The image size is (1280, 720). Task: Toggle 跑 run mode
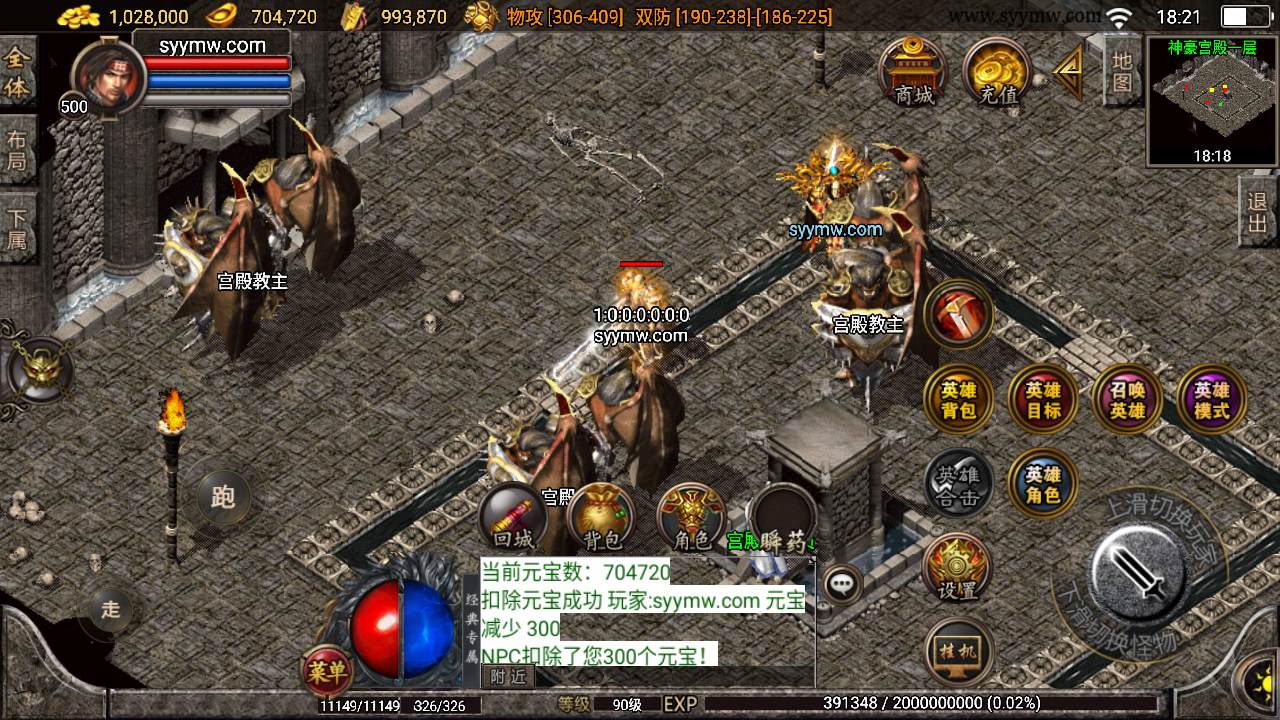[x=223, y=496]
